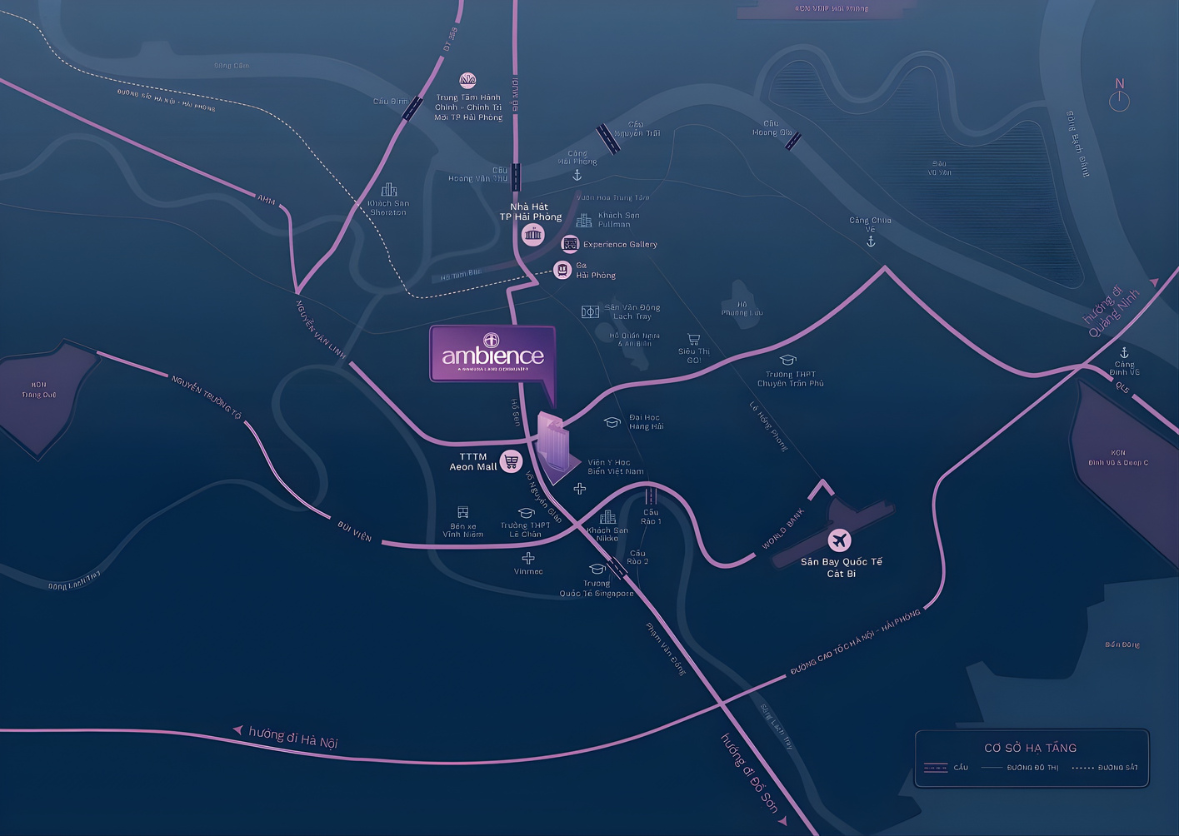Select the Experience Gallery marker icon
Image resolution: width=1179 pixels, height=836 pixels.
tap(569, 244)
